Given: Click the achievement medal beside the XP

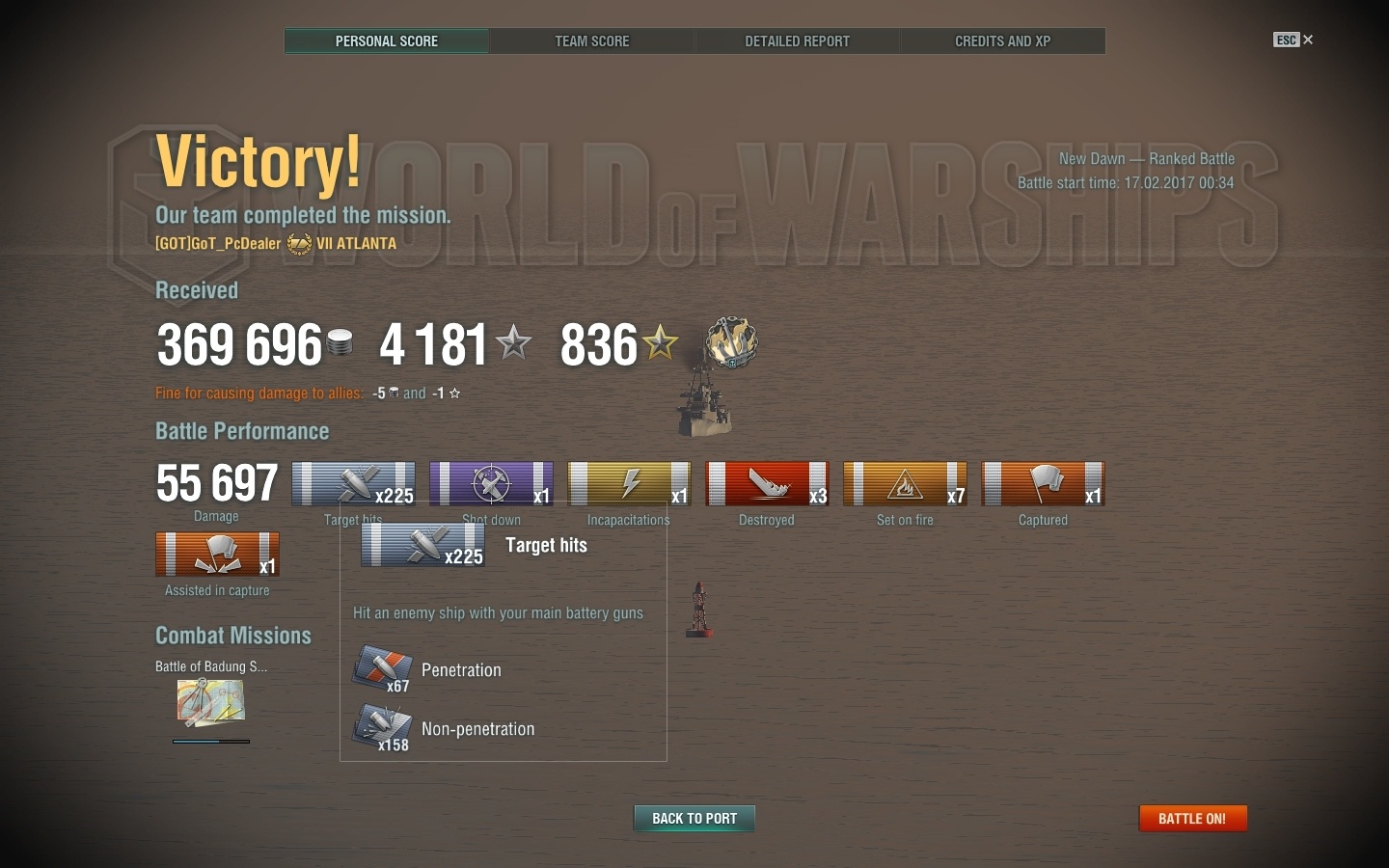Looking at the screenshot, I should click(x=731, y=342).
